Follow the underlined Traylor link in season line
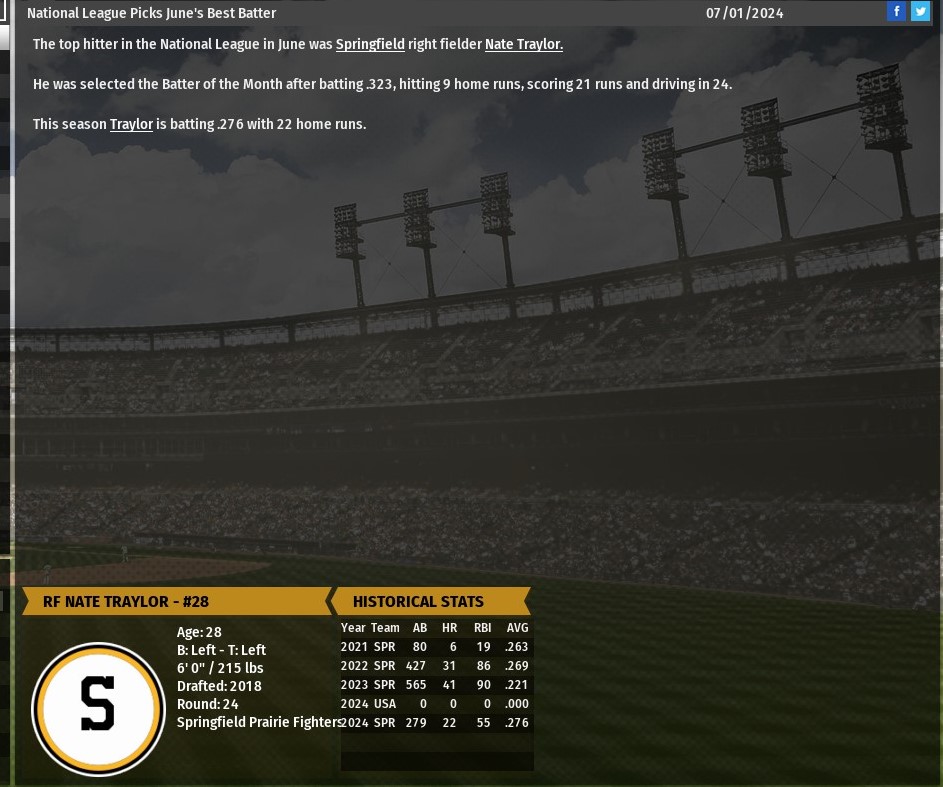This screenshot has width=943, height=787. [131, 125]
